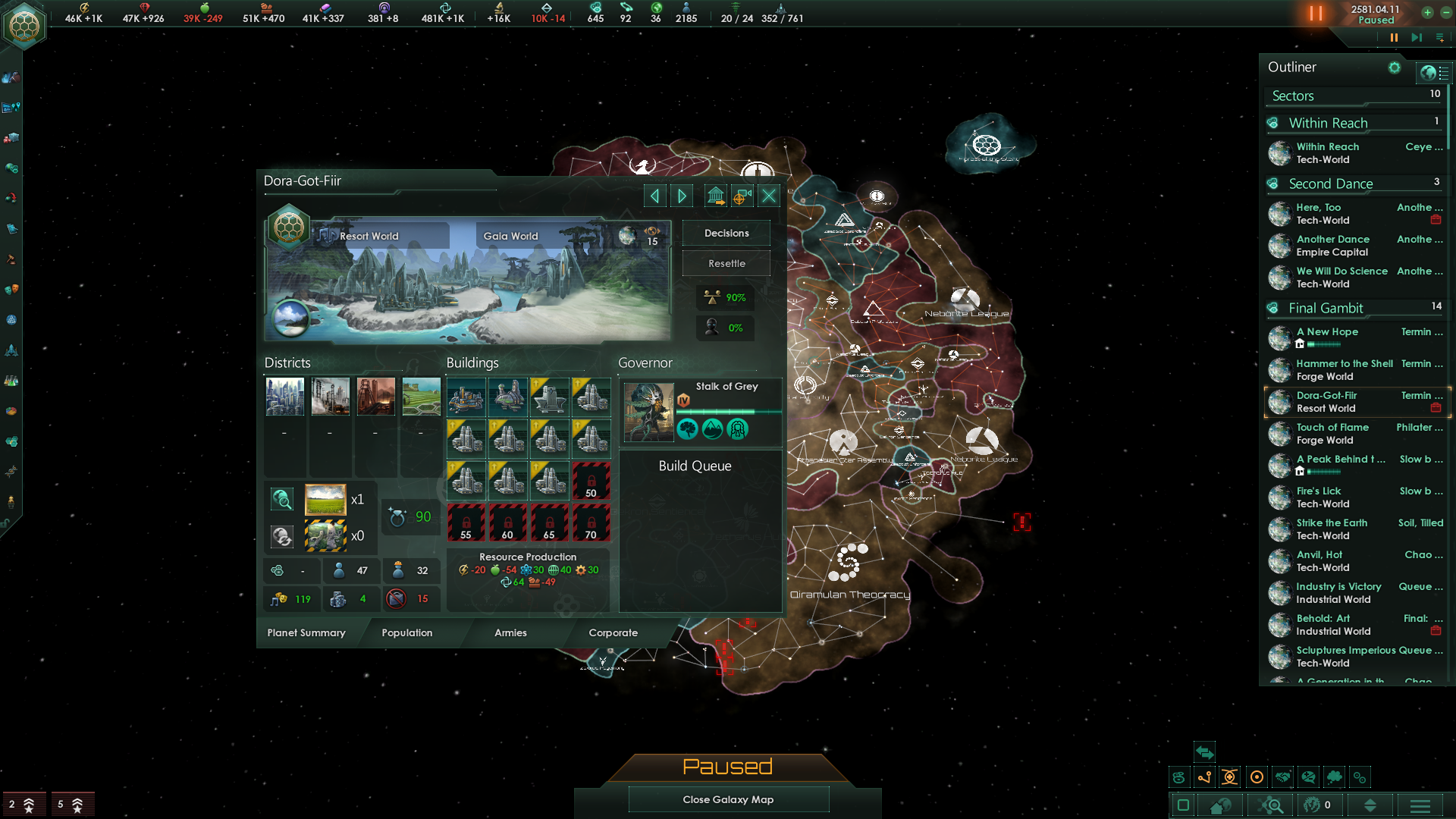The width and height of the screenshot is (1456, 819).
Task: Unlock the building slot requiring 50 pops
Action: click(x=591, y=481)
